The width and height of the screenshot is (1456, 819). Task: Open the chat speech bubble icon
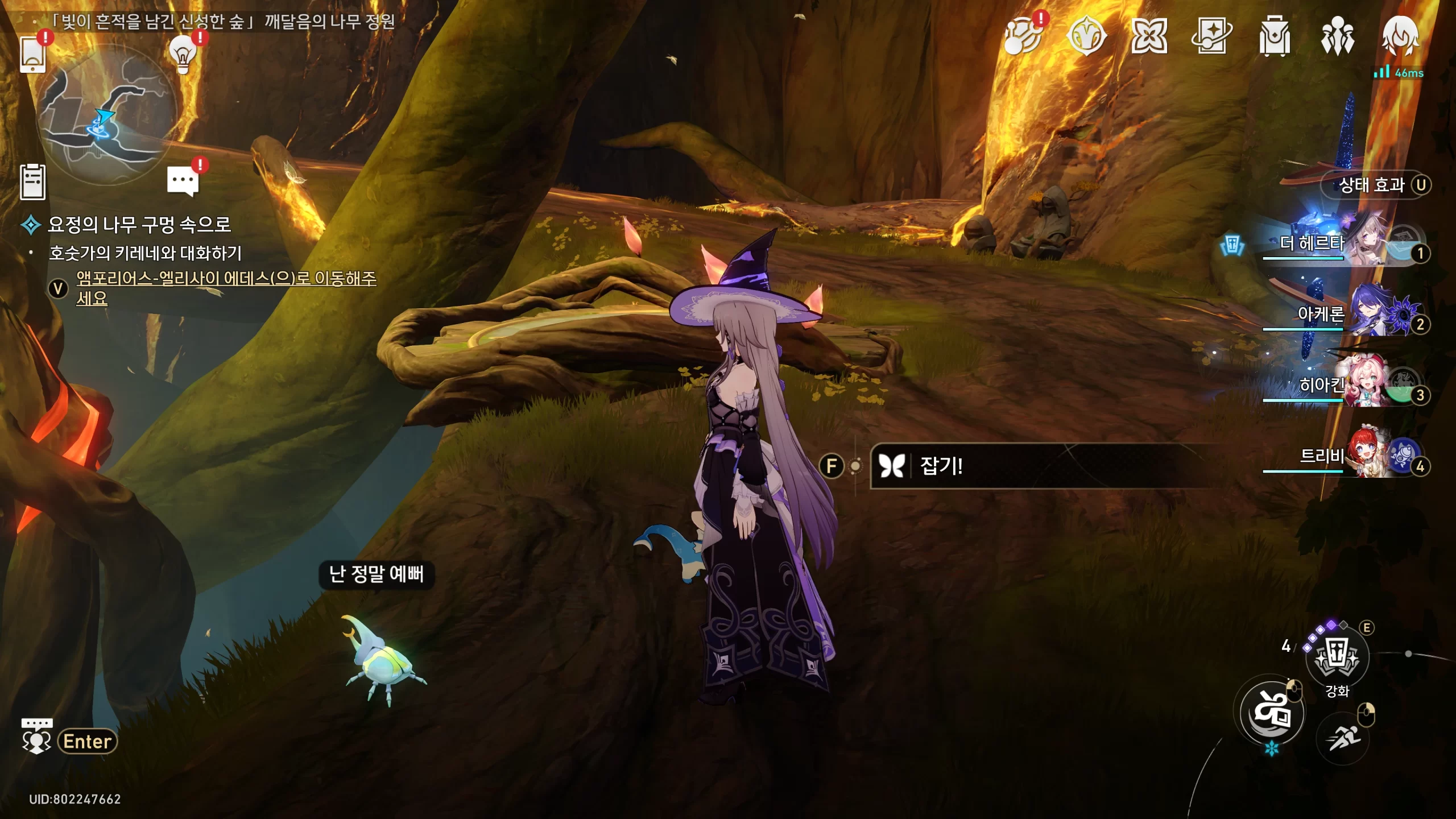click(183, 181)
